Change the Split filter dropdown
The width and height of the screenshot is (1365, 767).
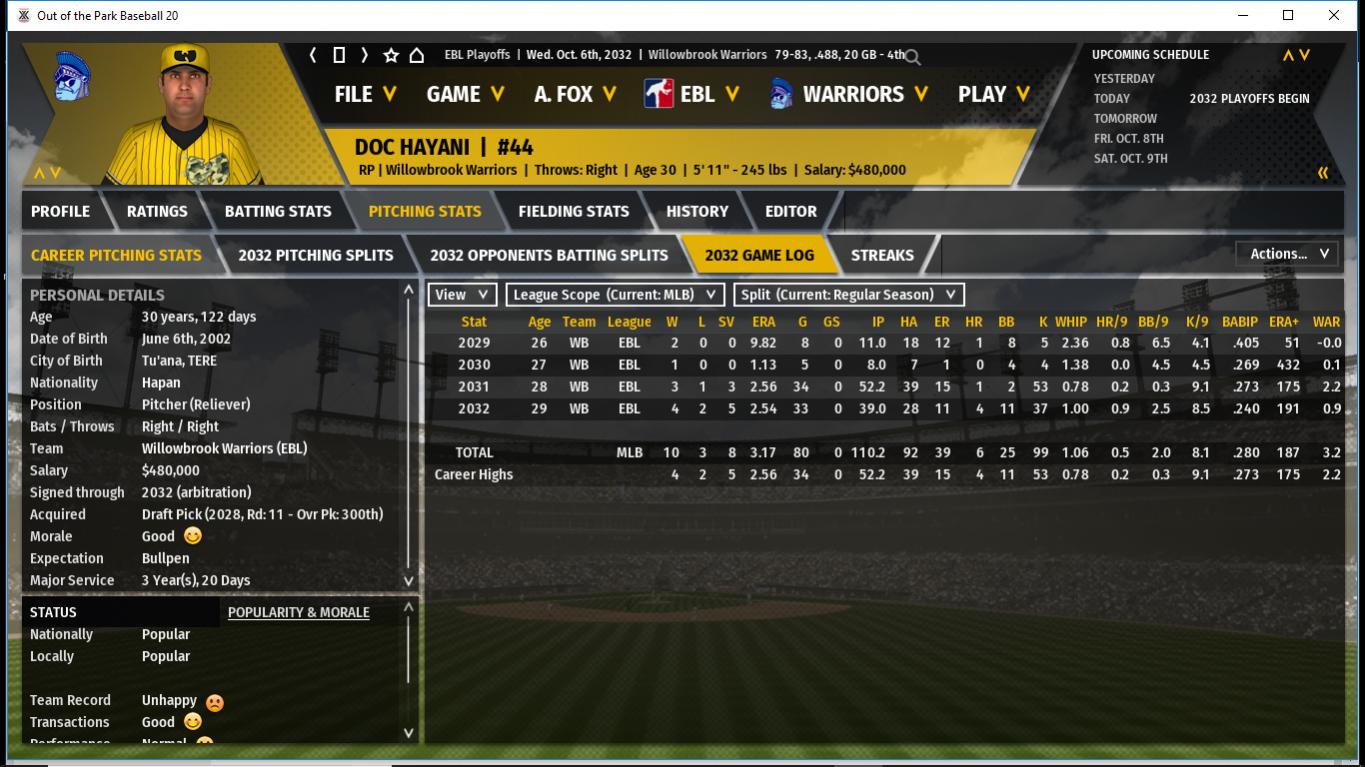tap(849, 295)
